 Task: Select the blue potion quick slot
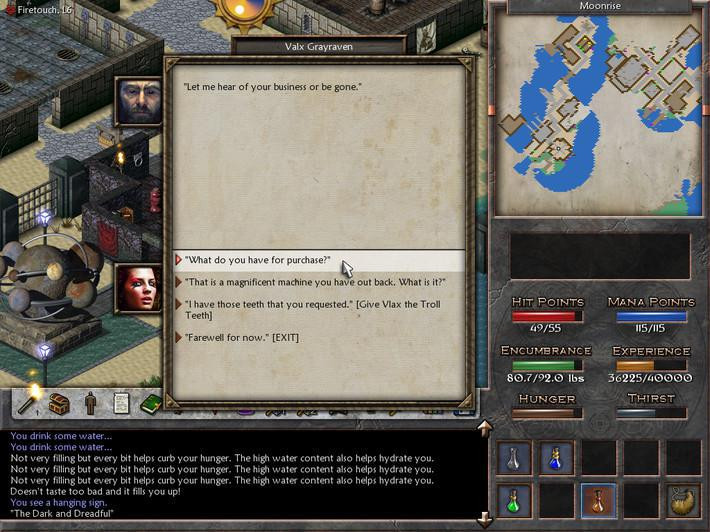(557, 458)
